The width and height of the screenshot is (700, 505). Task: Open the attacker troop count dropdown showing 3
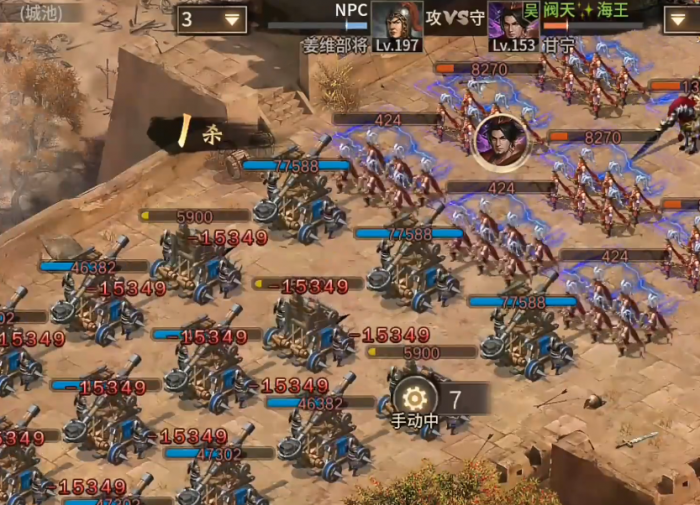[211, 19]
